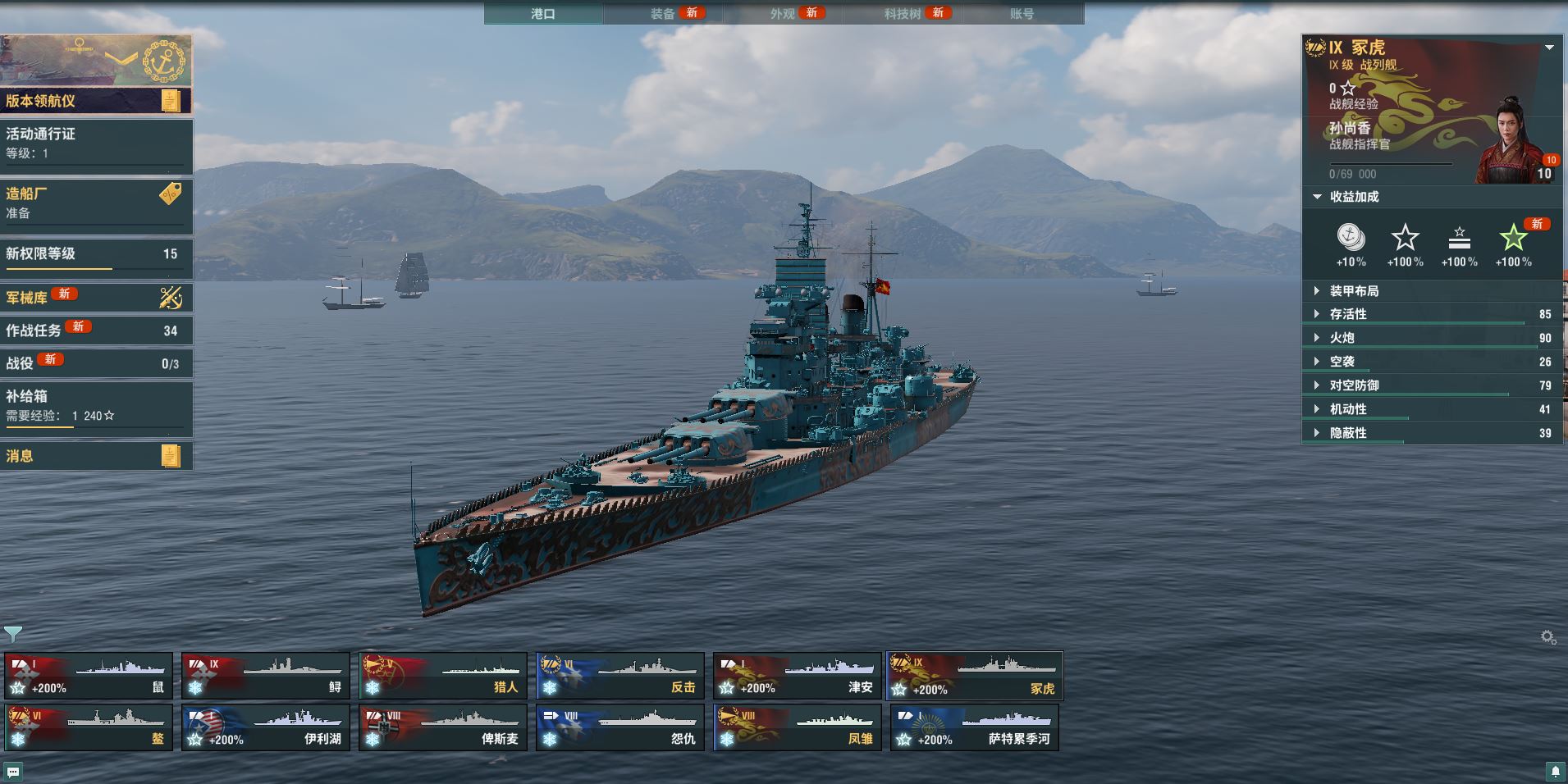Open the gear settings icon

[x=1548, y=637]
